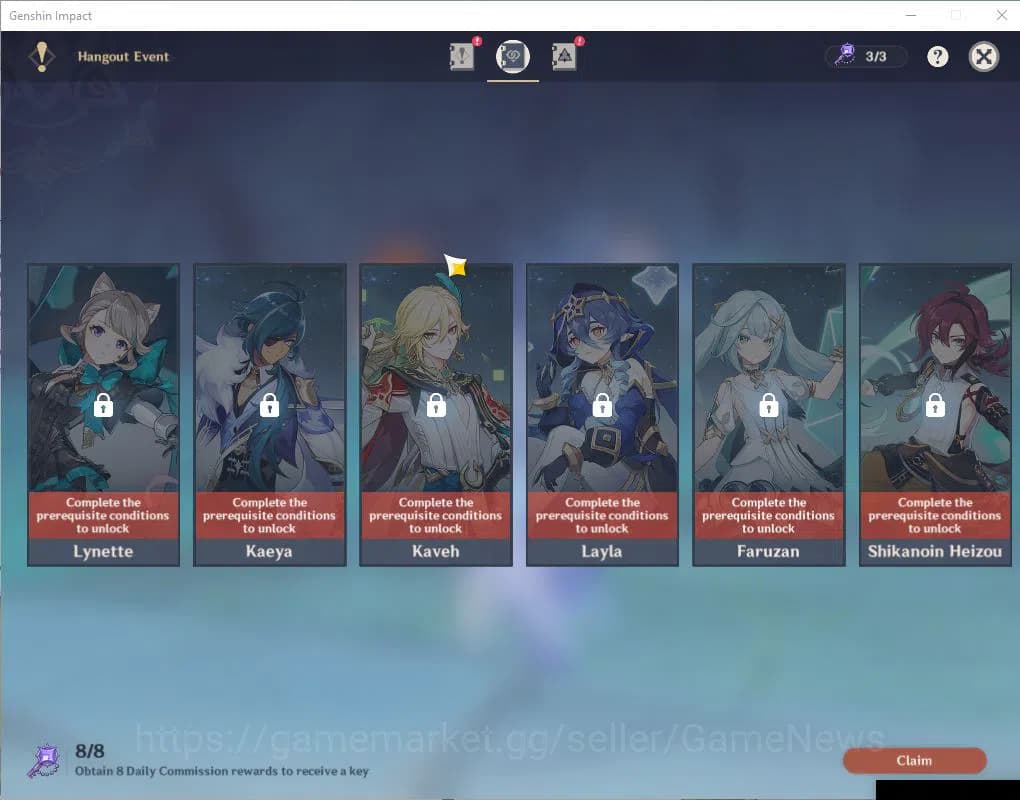The height and width of the screenshot is (800, 1020).
Task: Choose the Kaeya hangout card
Action: [269, 414]
